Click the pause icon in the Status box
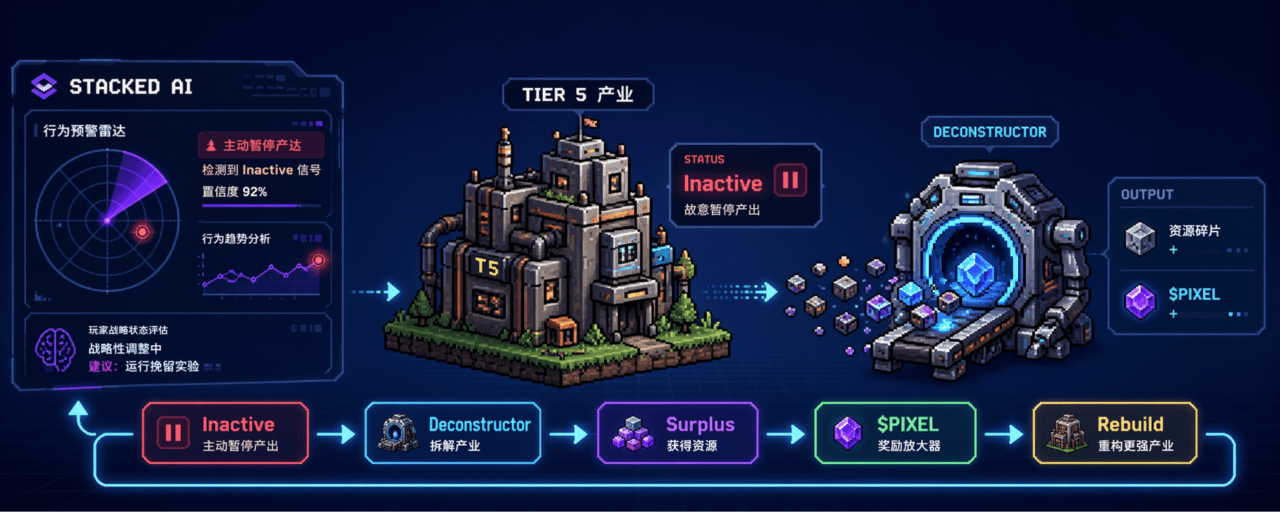Viewport: 1280px width, 512px height. click(791, 182)
